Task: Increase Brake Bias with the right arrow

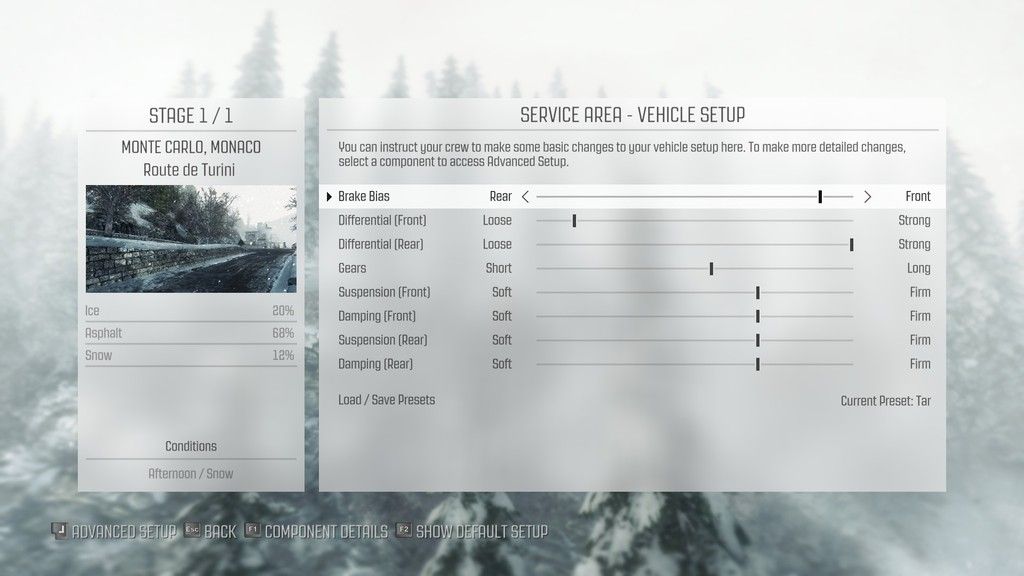Action: [x=867, y=197]
